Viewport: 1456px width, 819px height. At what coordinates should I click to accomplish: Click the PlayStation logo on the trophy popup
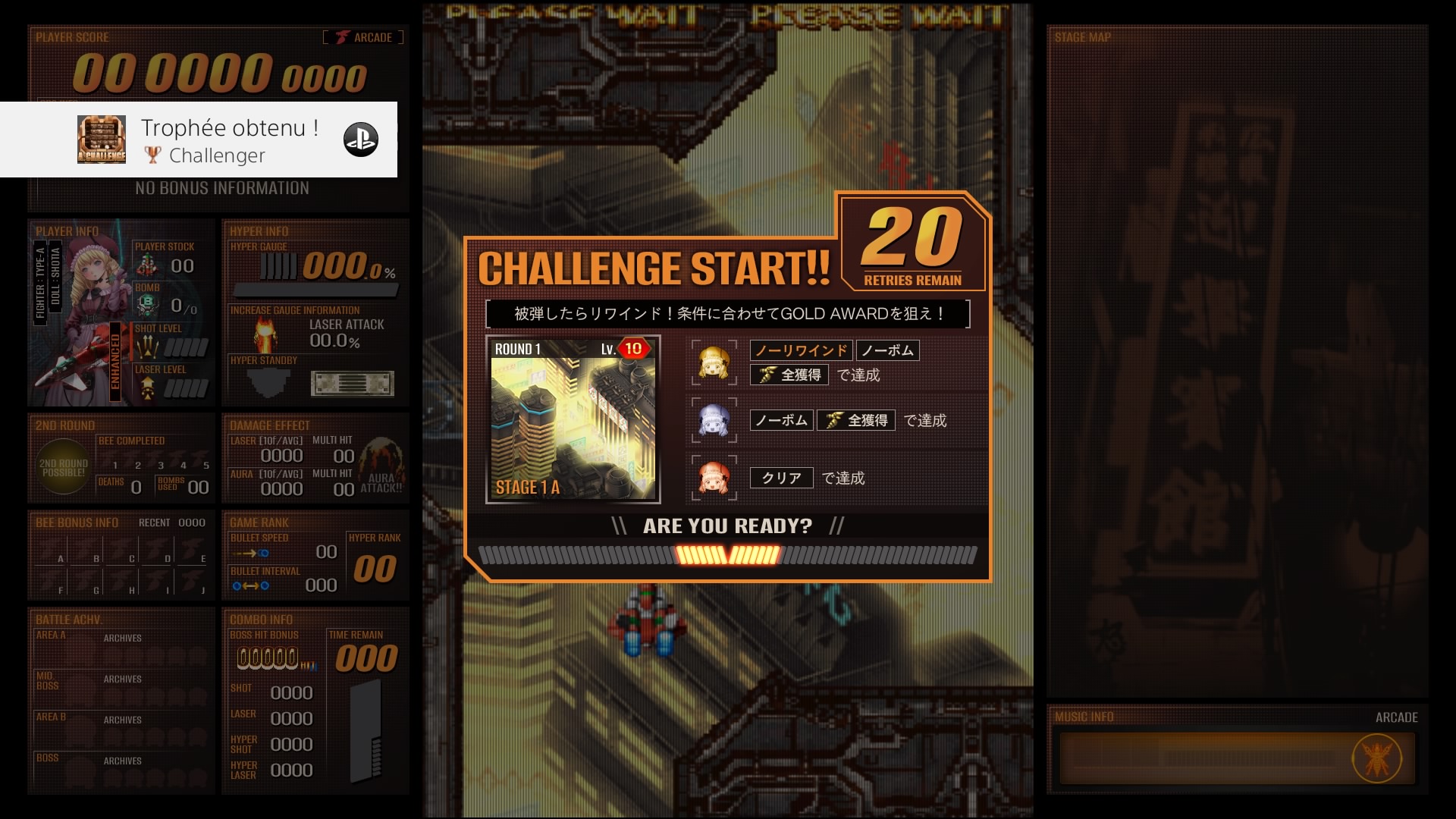361,140
